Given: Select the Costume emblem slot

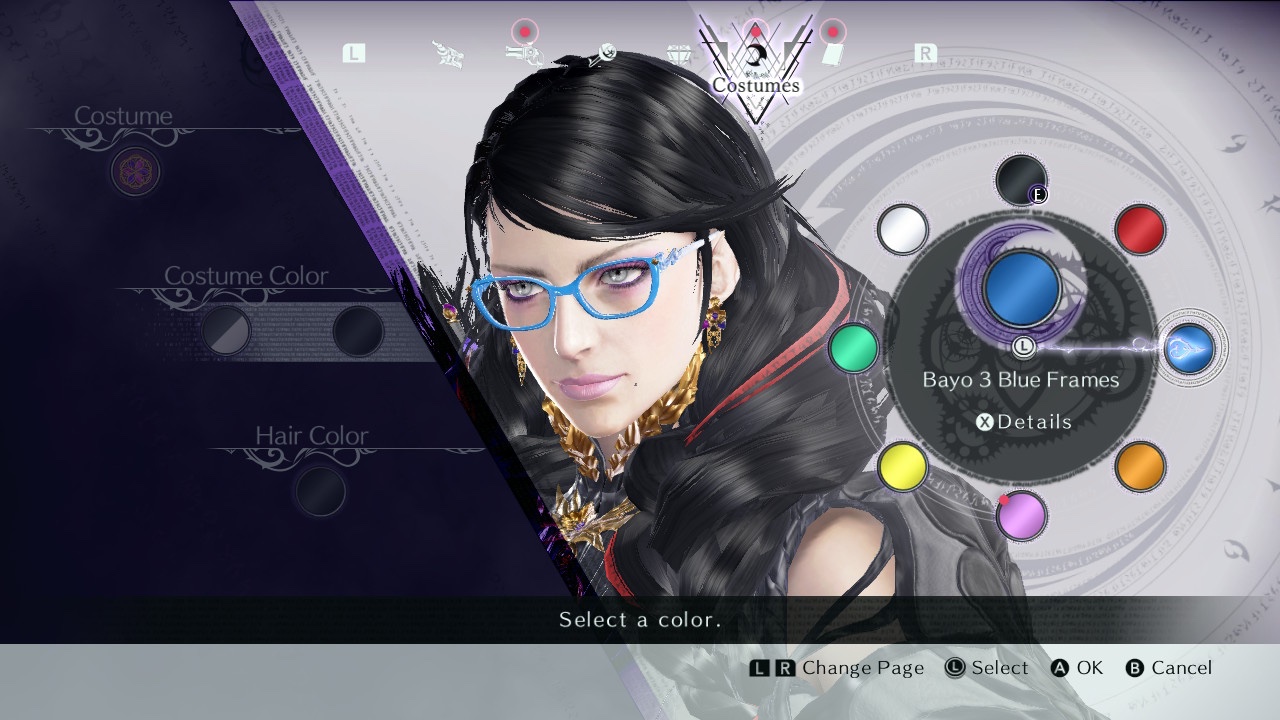Looking at the screenshot, I should (135, 172).
